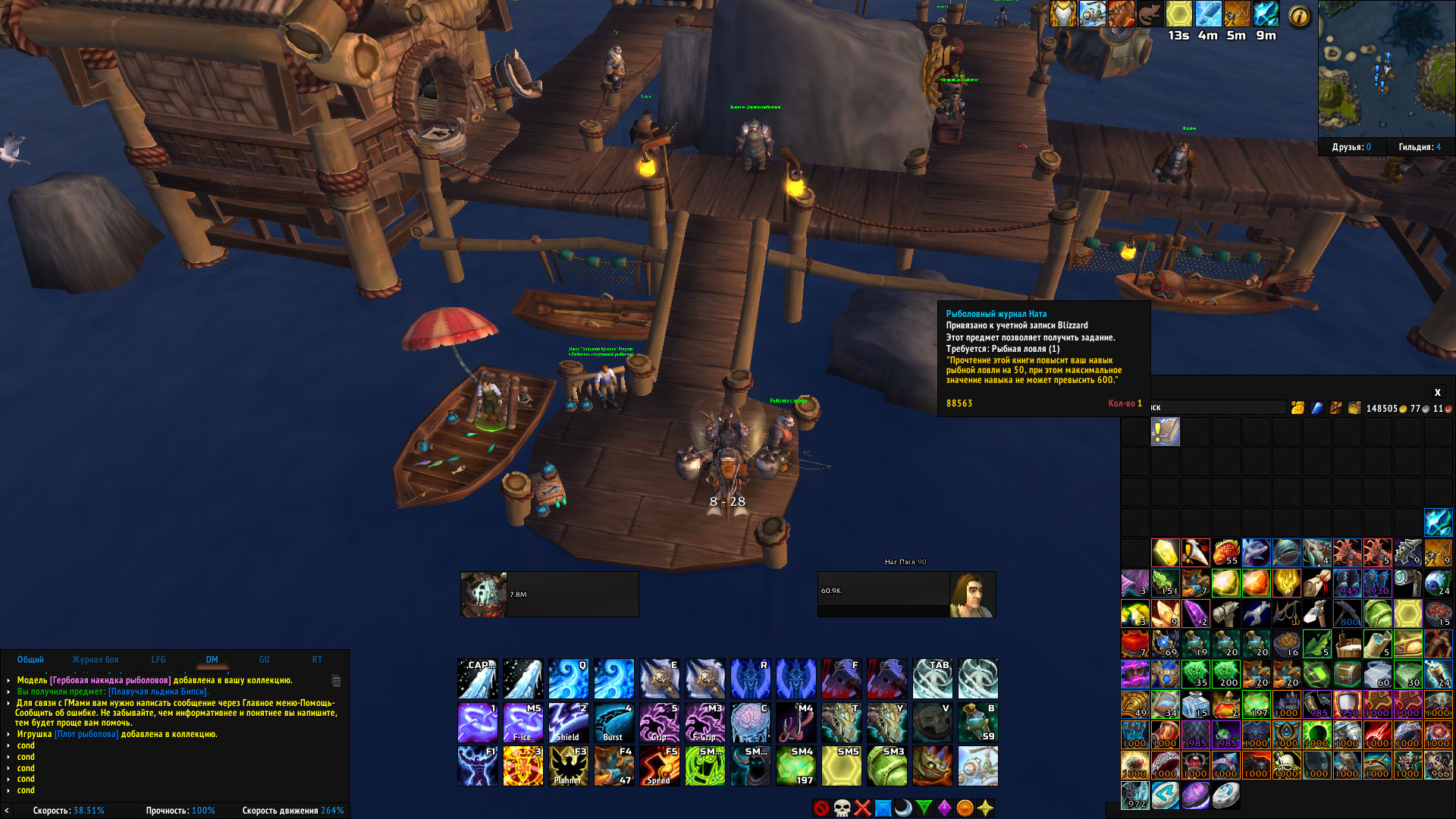The image size is (1456, 819).
Task: Click Nat Pagle's target portrait
Action: tap(973, 595)
